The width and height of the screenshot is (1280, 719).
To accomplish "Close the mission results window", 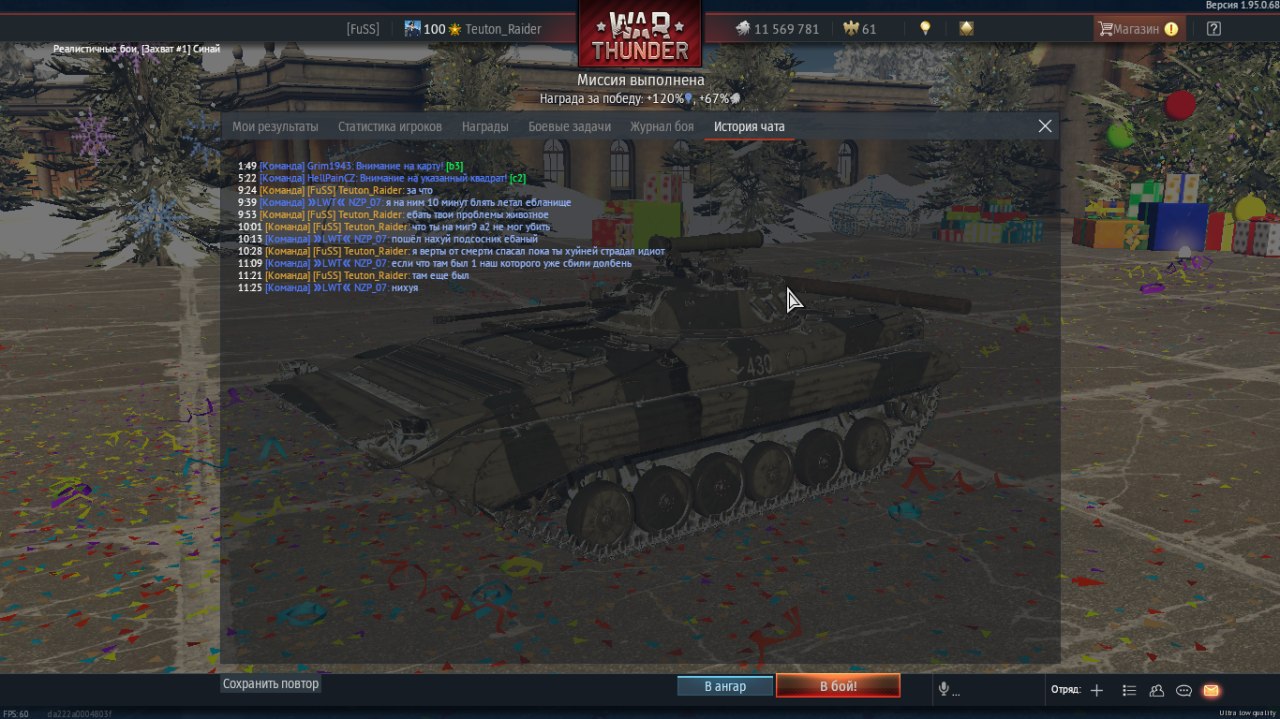I will click(x=1045, y=126).
